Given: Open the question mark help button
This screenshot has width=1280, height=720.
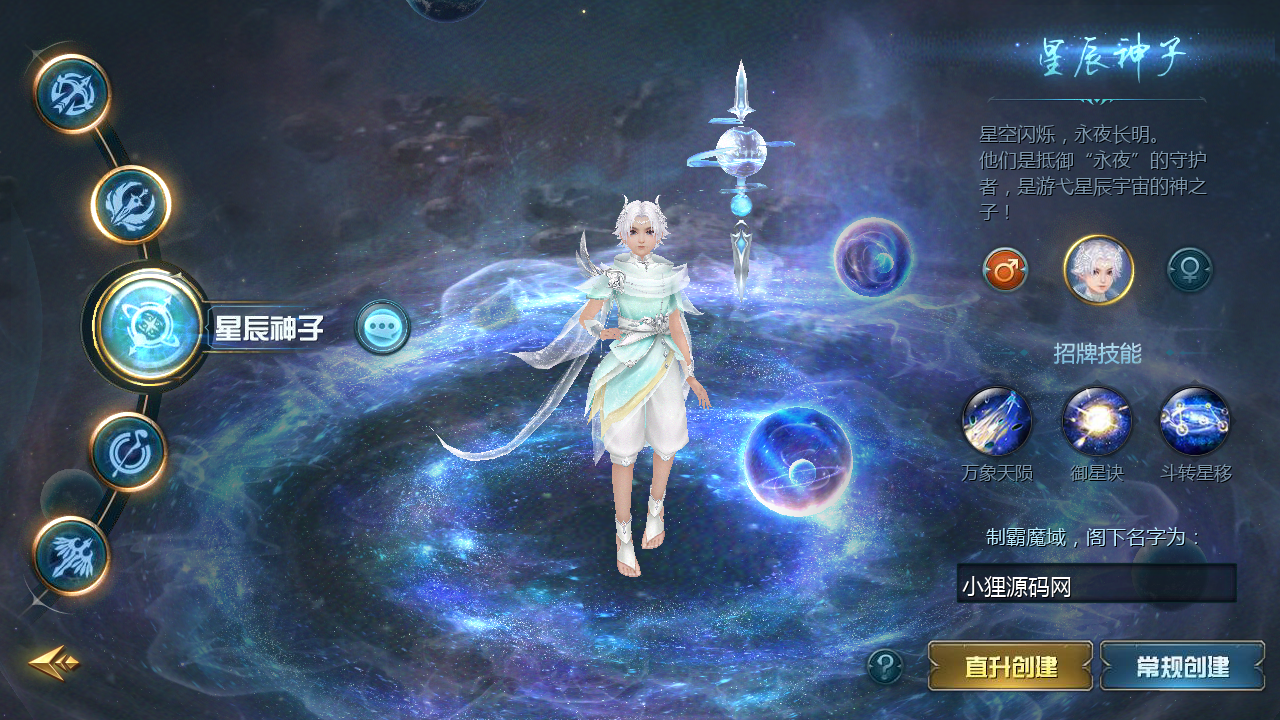Looking at the screenshot, I should 885,666.
